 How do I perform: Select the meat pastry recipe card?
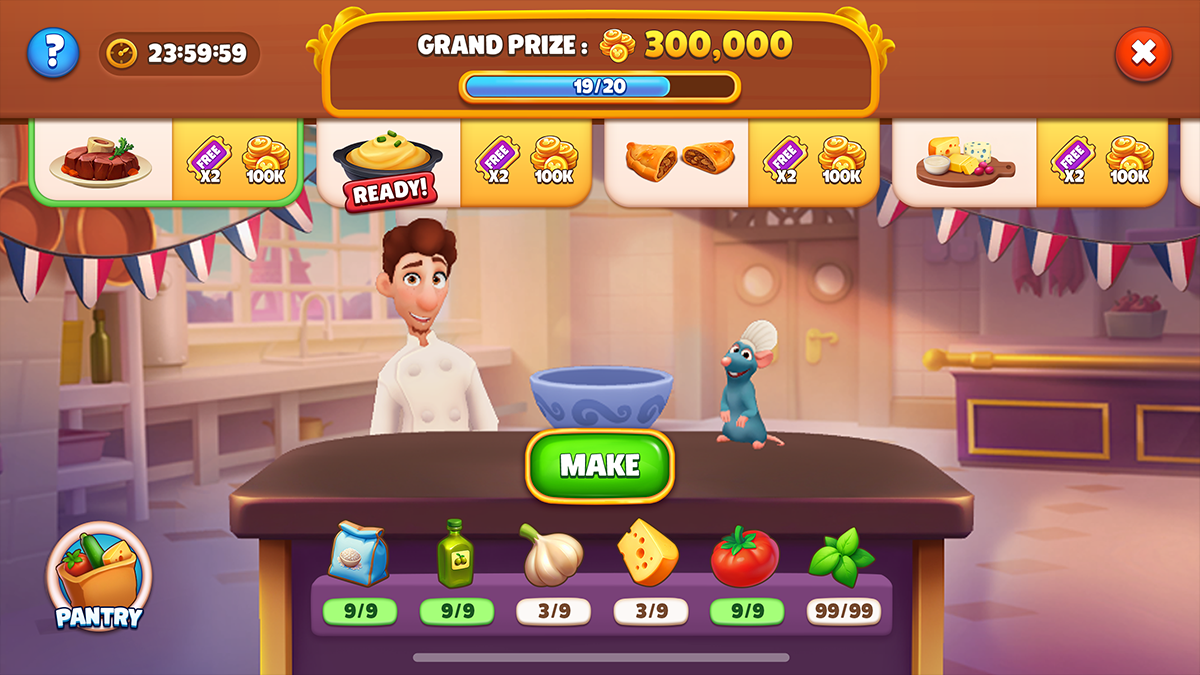click(x=741, y=162)
